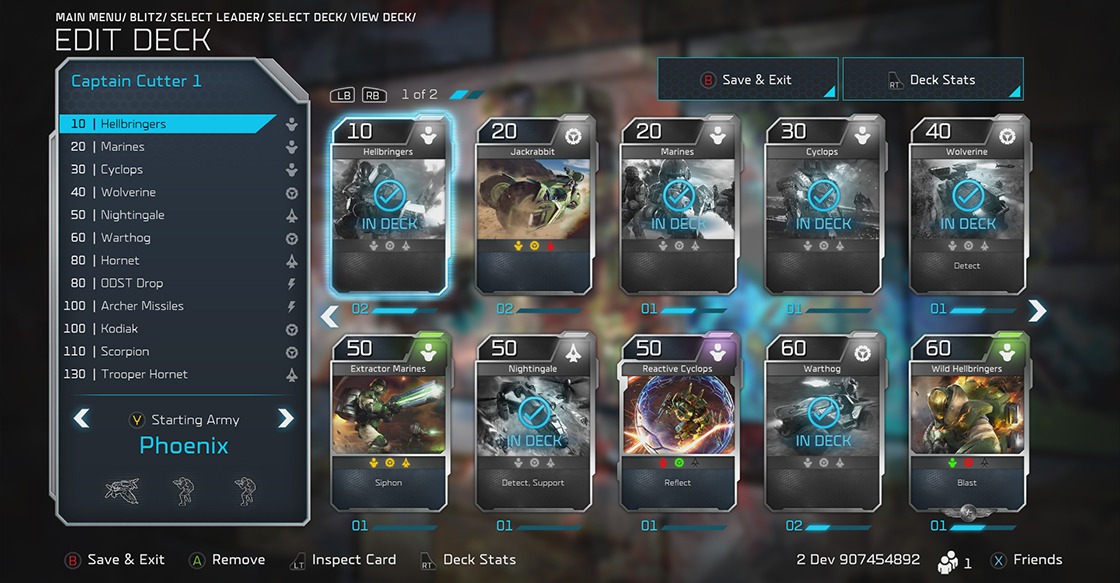The image size is (1120, 583).
Task: Select Trooper Hornet in the deck list
Action: pyautogui.click(x=144, y=374)
